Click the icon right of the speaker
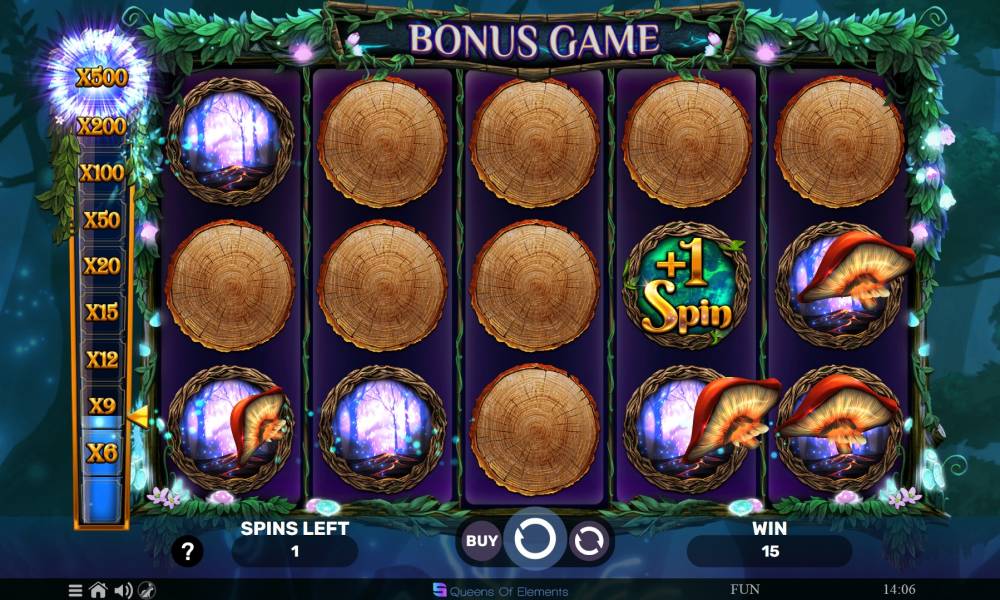Image resolution: width=1000 pixels, height=600 pixels. pos(147,590)
